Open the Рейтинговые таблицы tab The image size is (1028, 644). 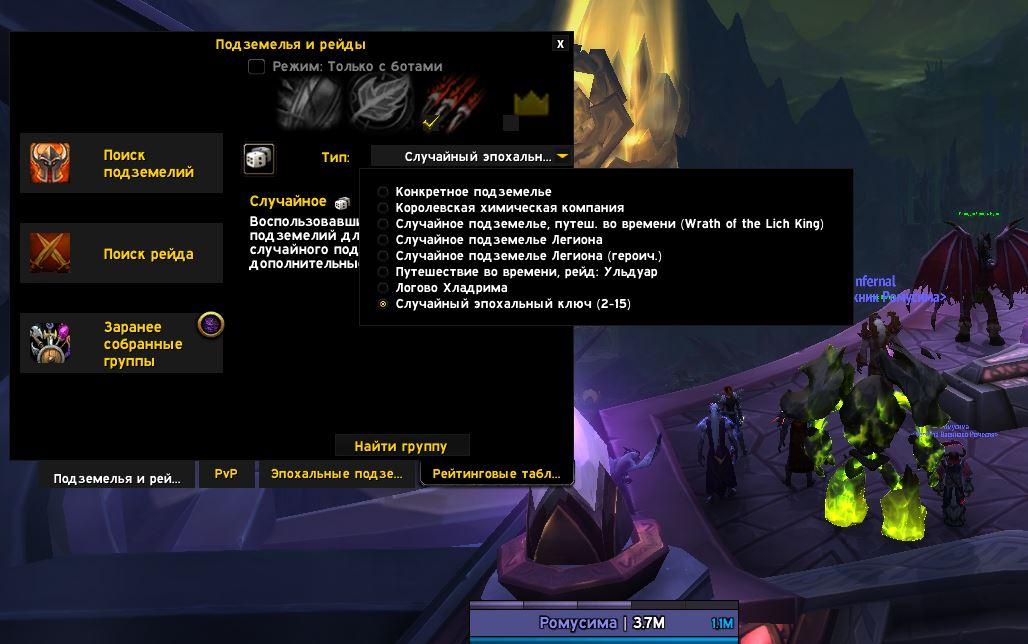coord(496,474)
